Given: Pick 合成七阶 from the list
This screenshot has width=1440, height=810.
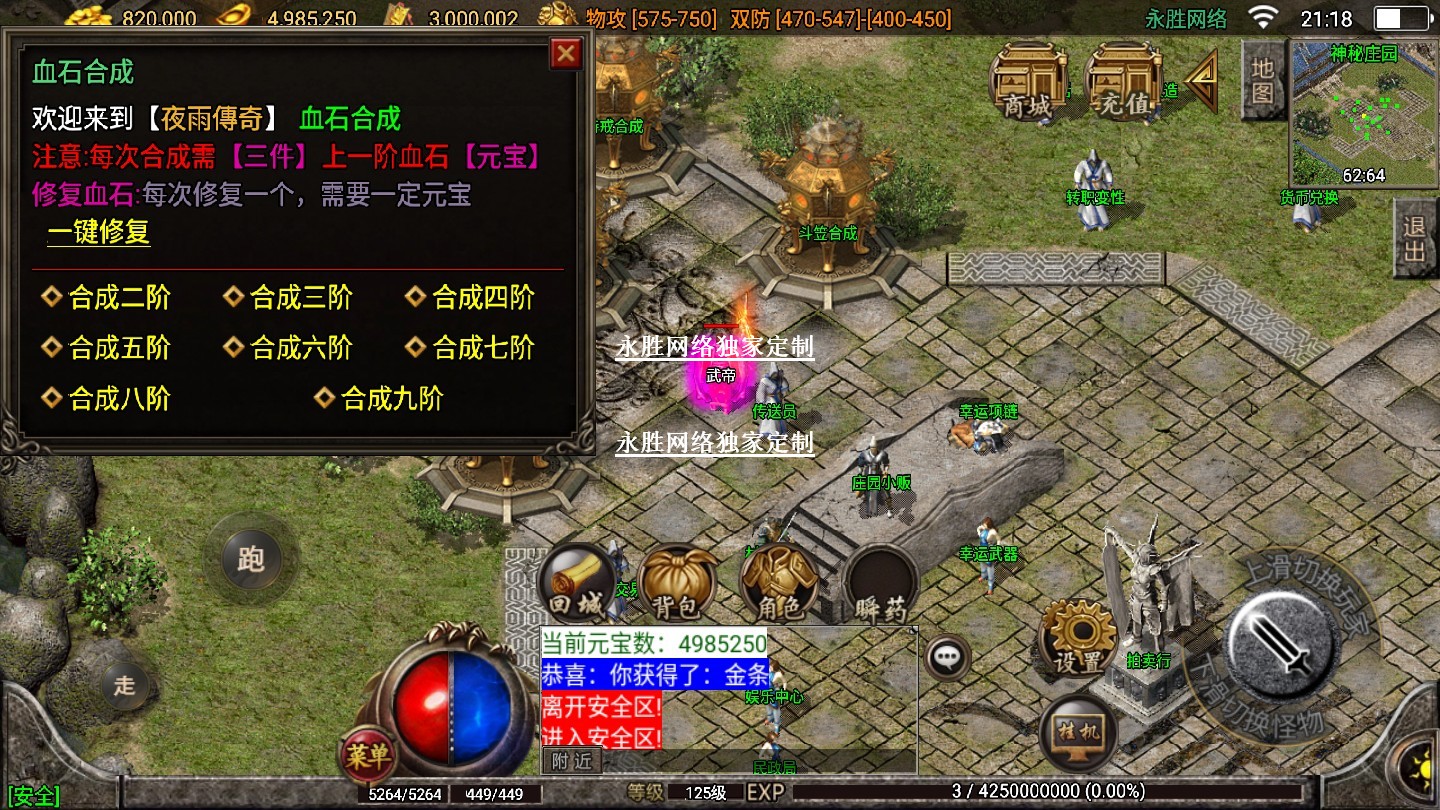Looking at the screenshot, I should tap(482, 348).
